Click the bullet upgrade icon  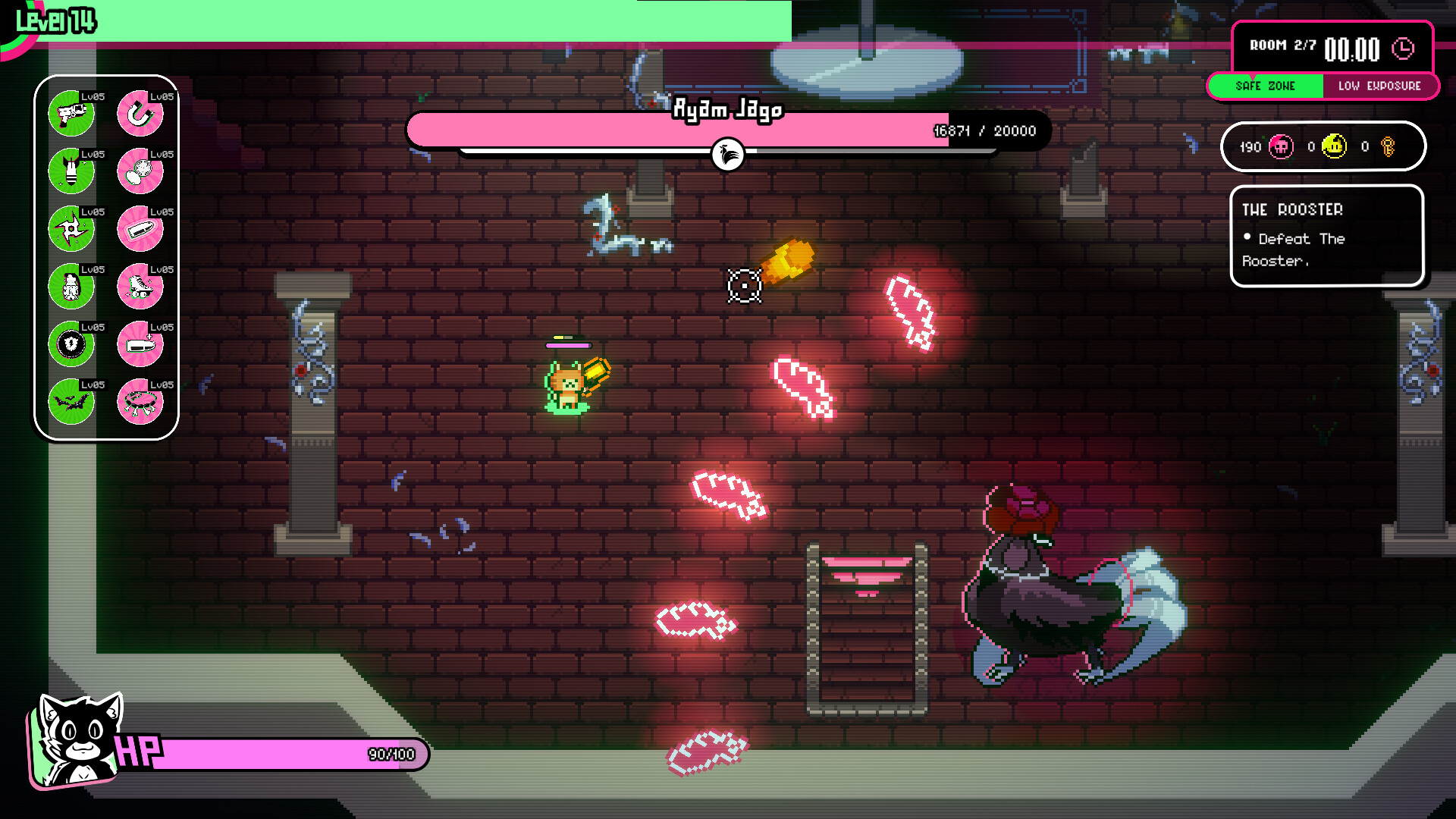[141, 228]
